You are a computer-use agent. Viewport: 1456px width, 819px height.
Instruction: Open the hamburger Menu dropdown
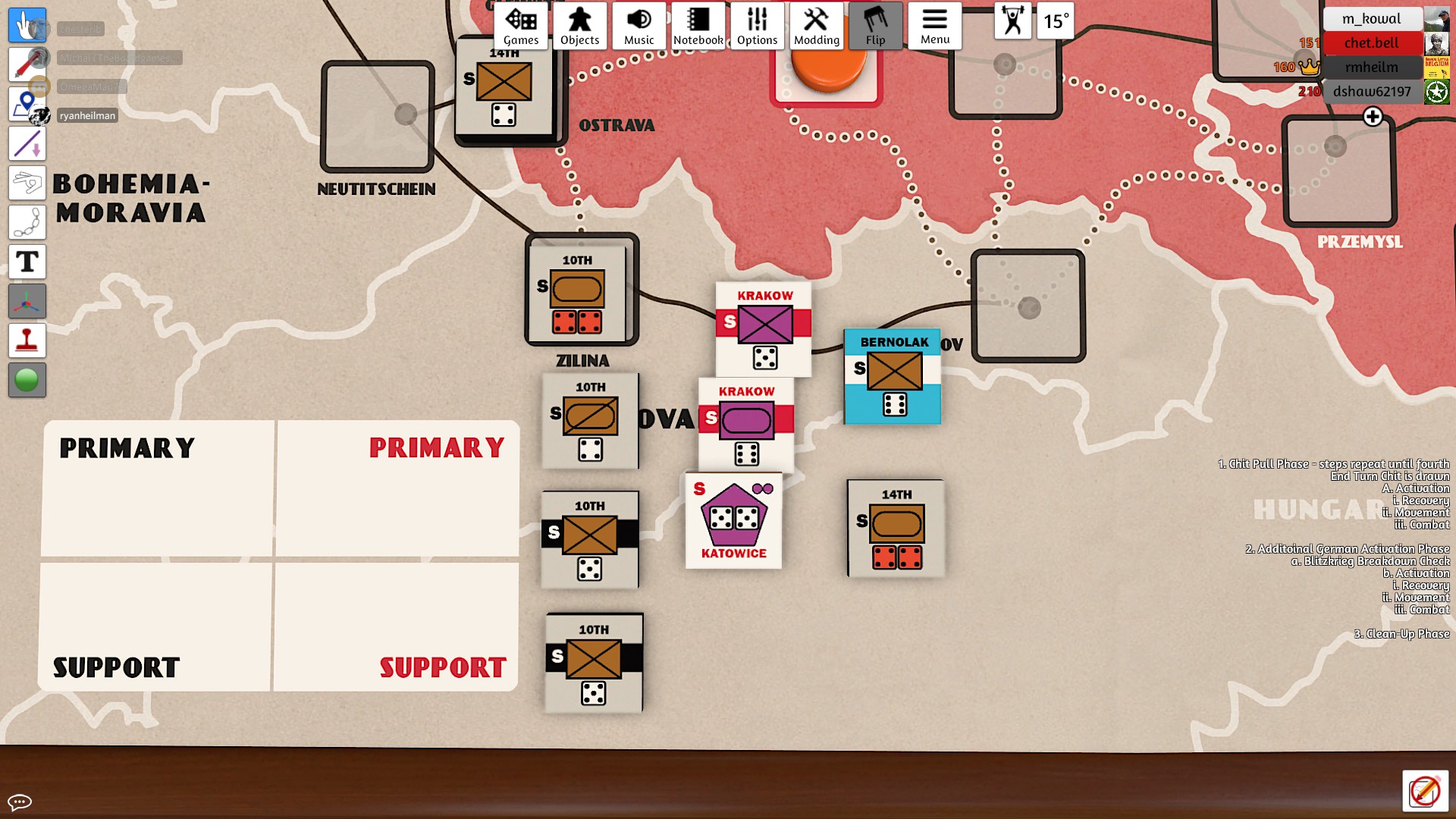[935, 25]
